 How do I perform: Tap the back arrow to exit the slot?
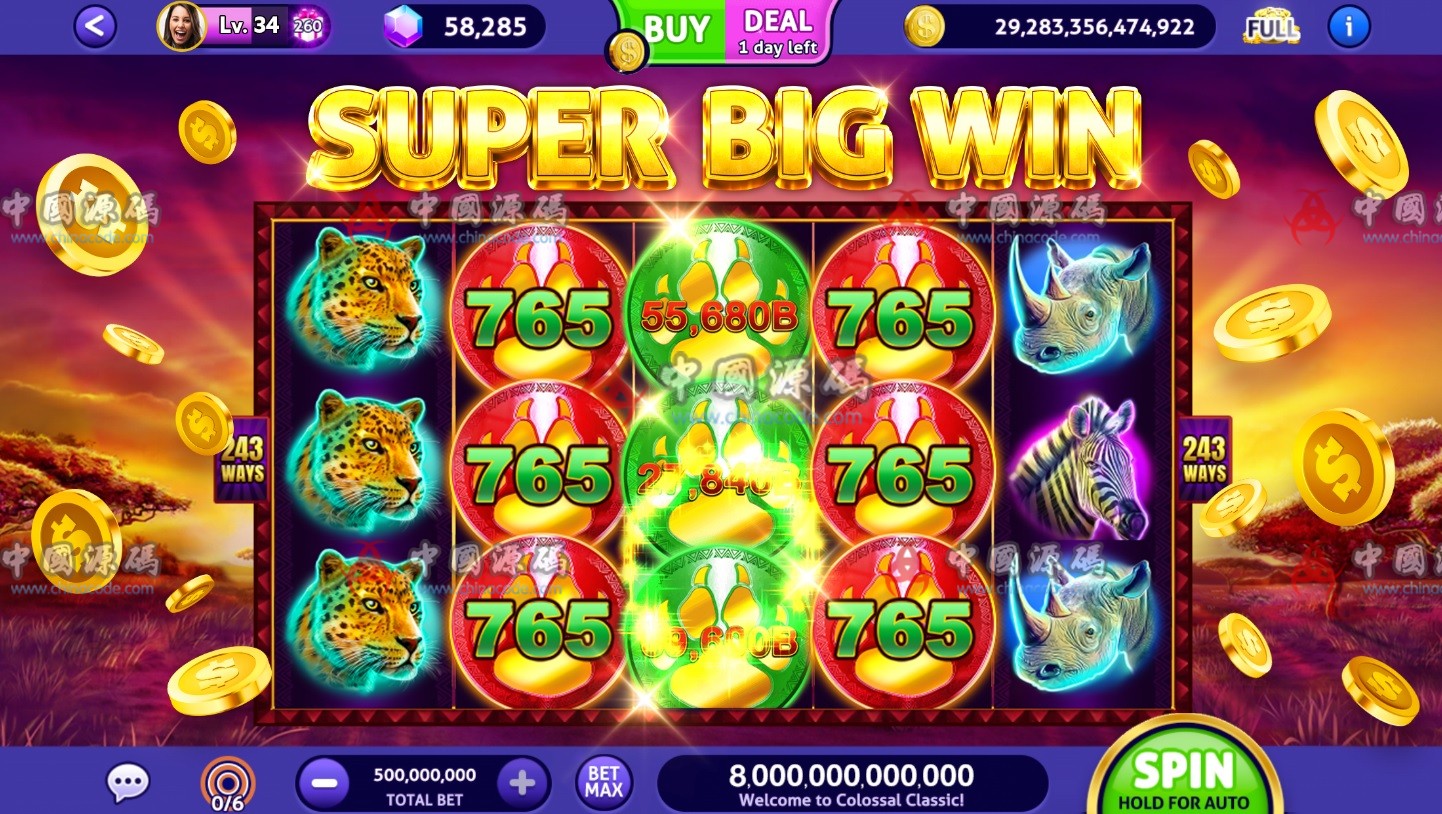pyautogui.click(x=95, y=26)
